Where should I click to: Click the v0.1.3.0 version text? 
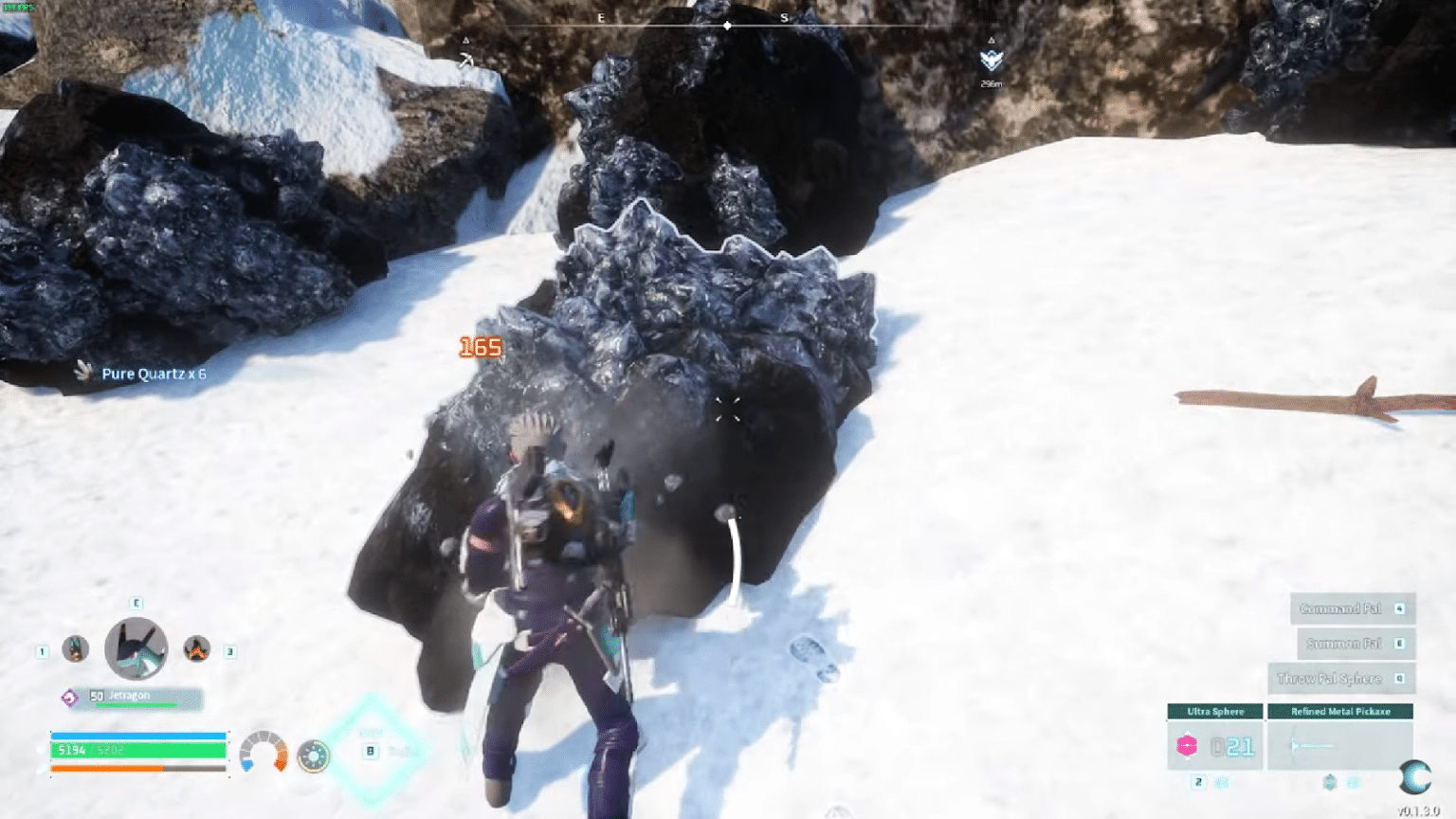click(x=1420, y=810)
